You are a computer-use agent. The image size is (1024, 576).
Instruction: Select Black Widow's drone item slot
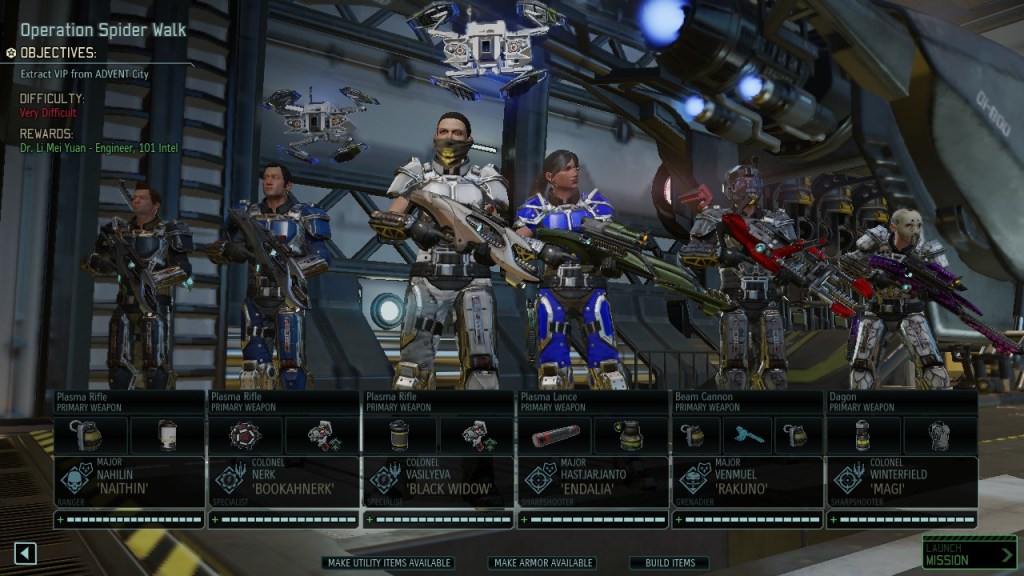477,435
